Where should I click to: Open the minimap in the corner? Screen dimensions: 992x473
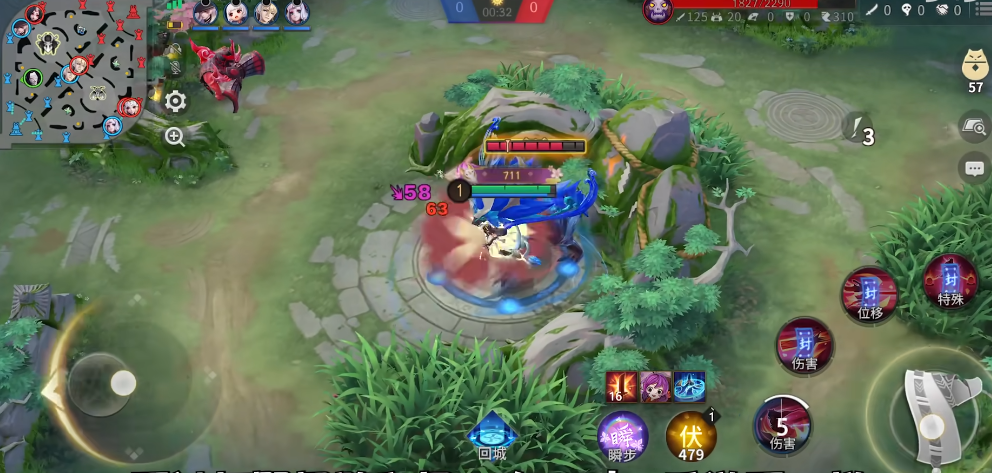(x=75, y=70)
